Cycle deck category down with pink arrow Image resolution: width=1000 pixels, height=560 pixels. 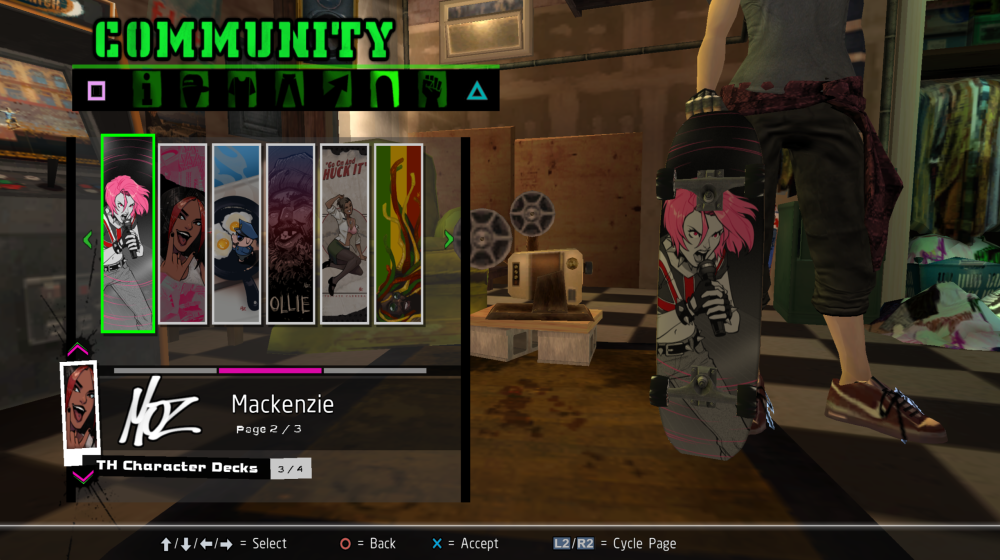[81, 477]
